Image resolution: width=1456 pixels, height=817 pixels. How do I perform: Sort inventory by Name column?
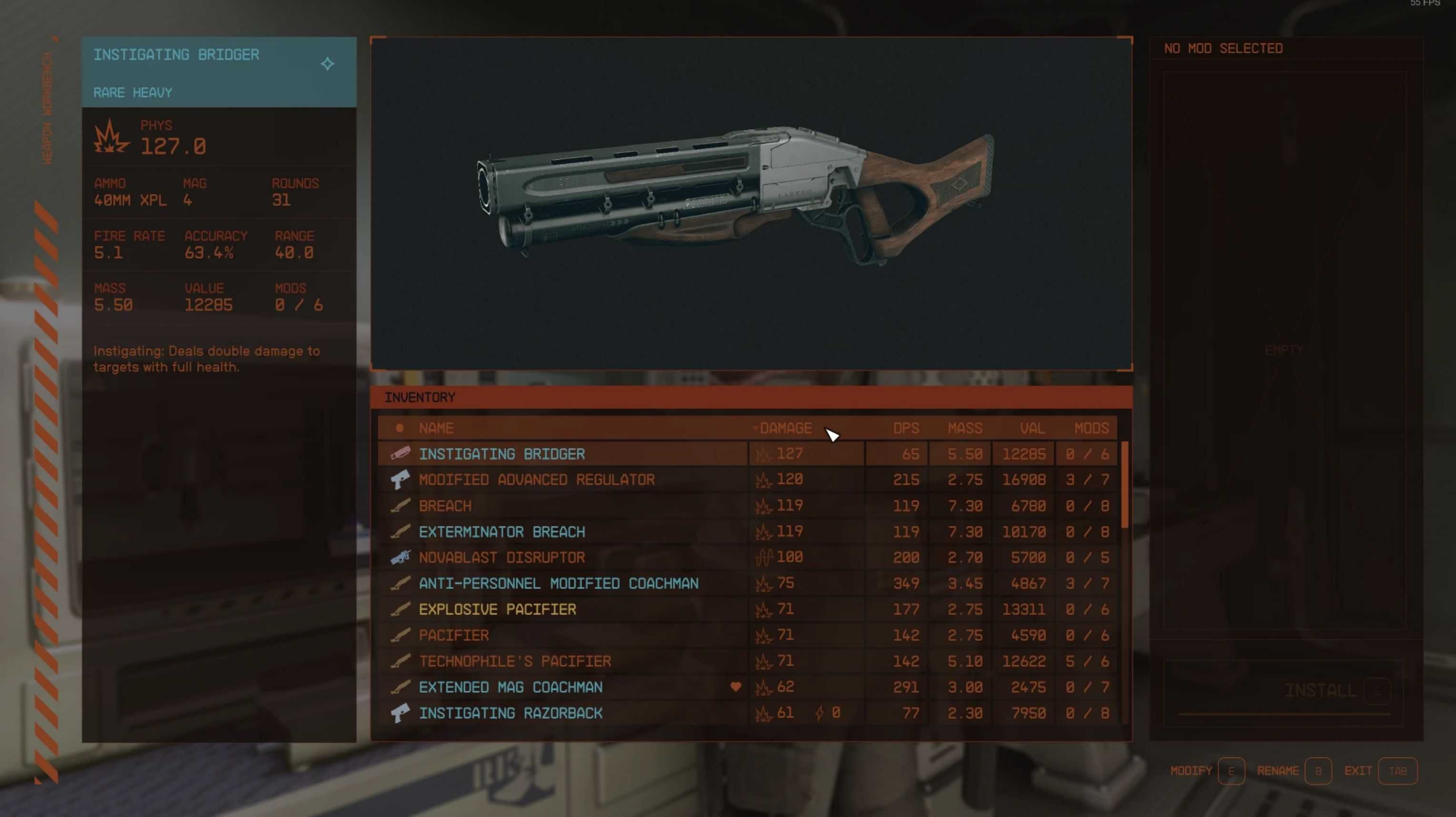(436, 428)
